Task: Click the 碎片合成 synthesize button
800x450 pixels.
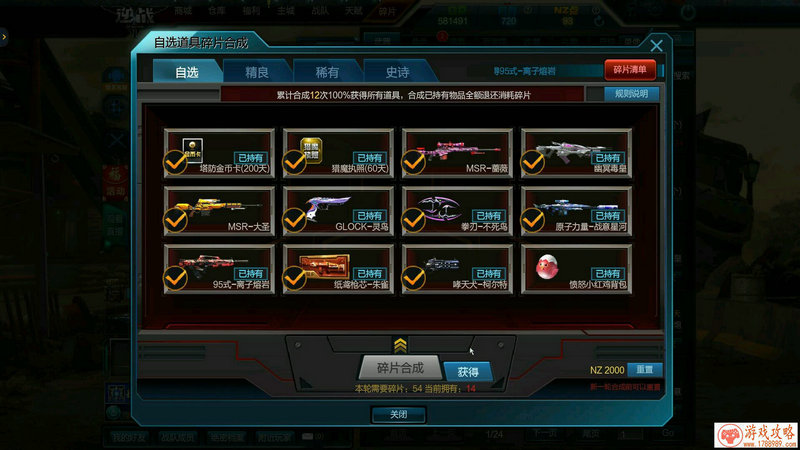Action: tap(399, 367)
